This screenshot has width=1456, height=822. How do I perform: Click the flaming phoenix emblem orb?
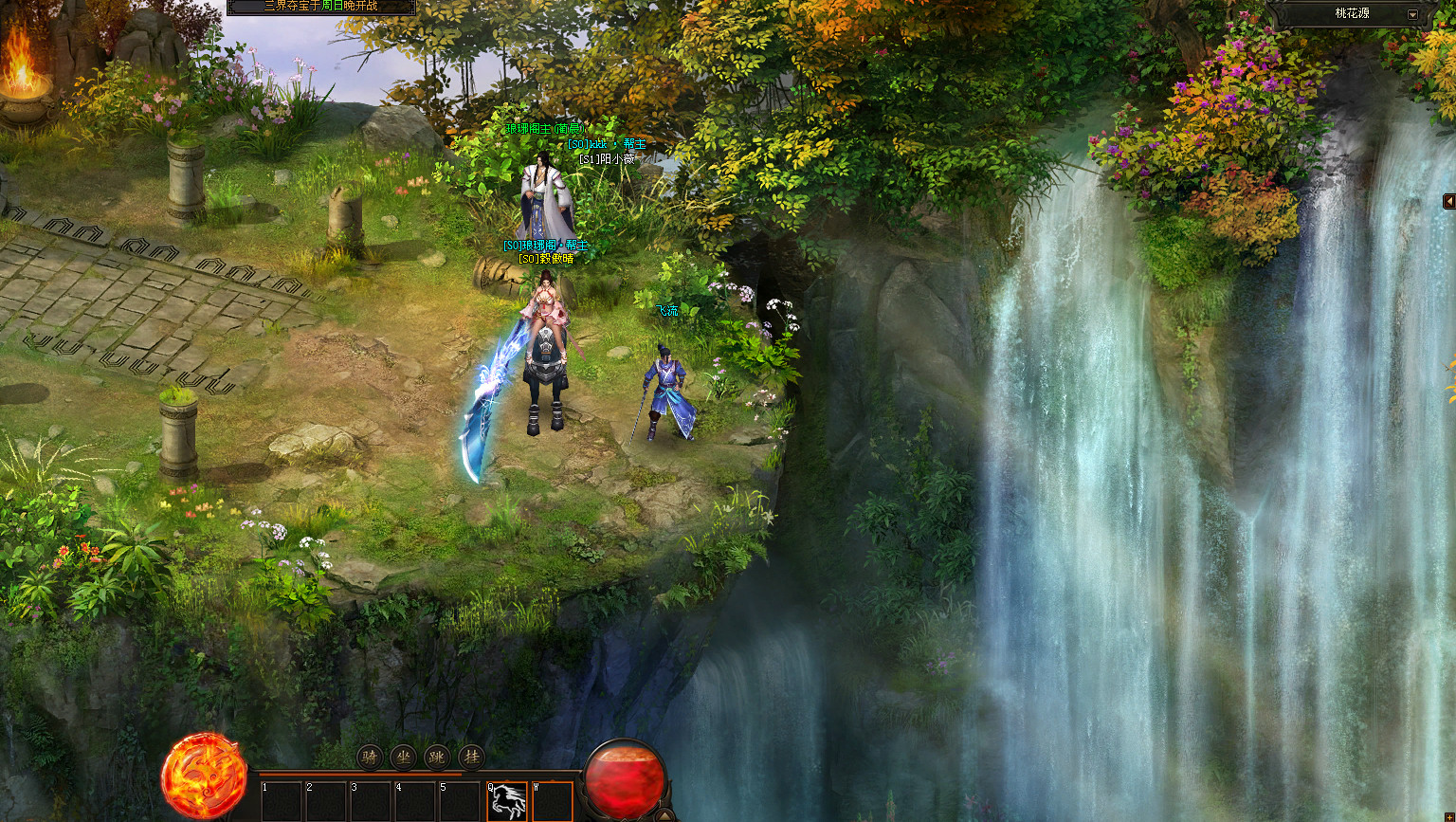click(204, 776)
